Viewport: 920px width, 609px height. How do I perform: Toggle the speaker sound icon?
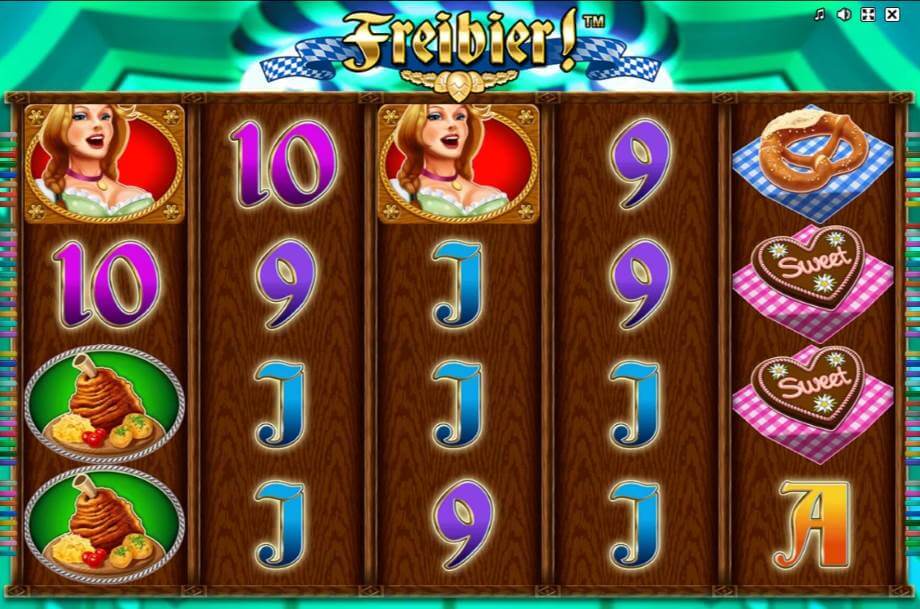(x=843, y=15)
